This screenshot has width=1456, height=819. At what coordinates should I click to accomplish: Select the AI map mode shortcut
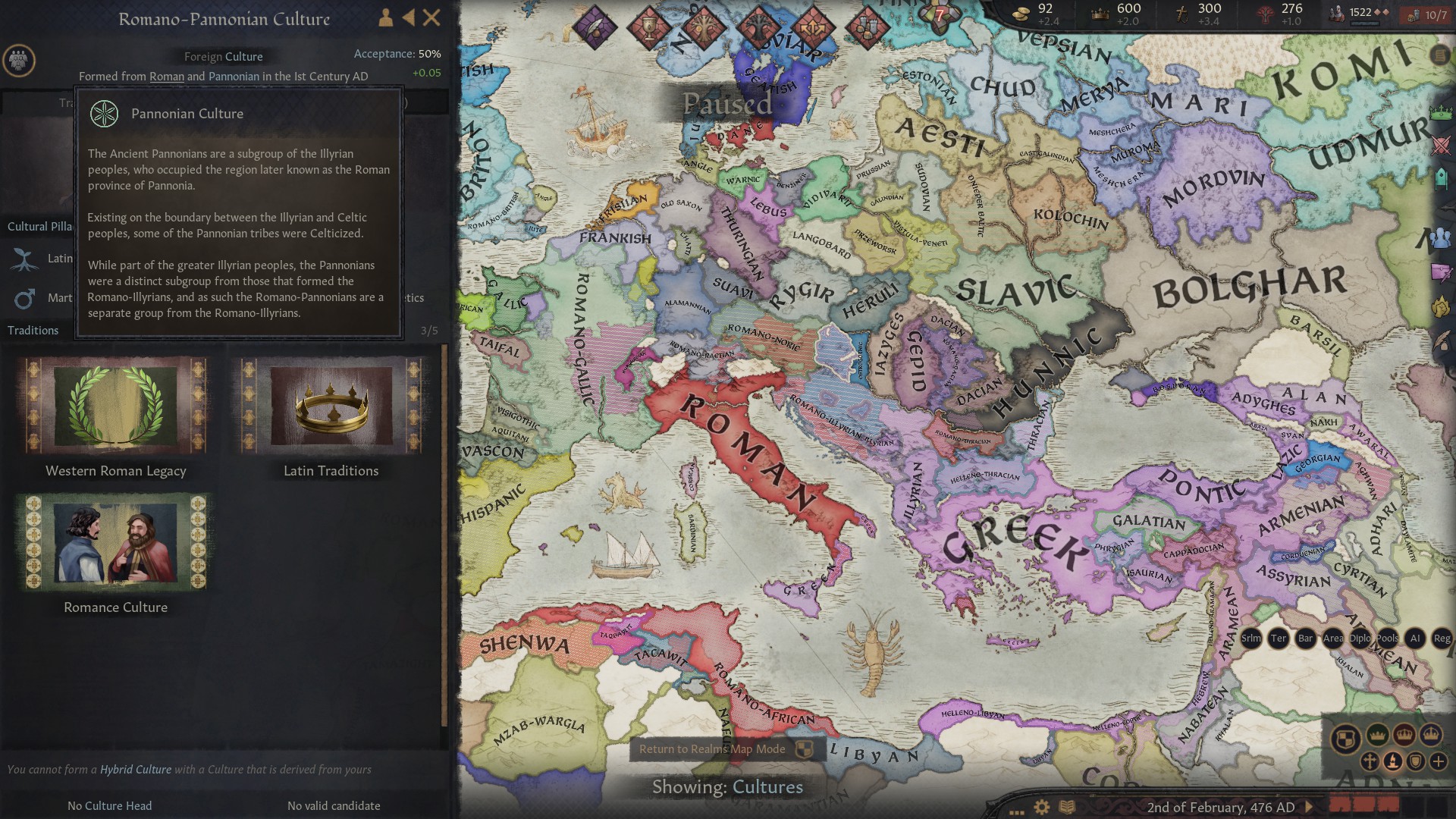(1415, 639)
